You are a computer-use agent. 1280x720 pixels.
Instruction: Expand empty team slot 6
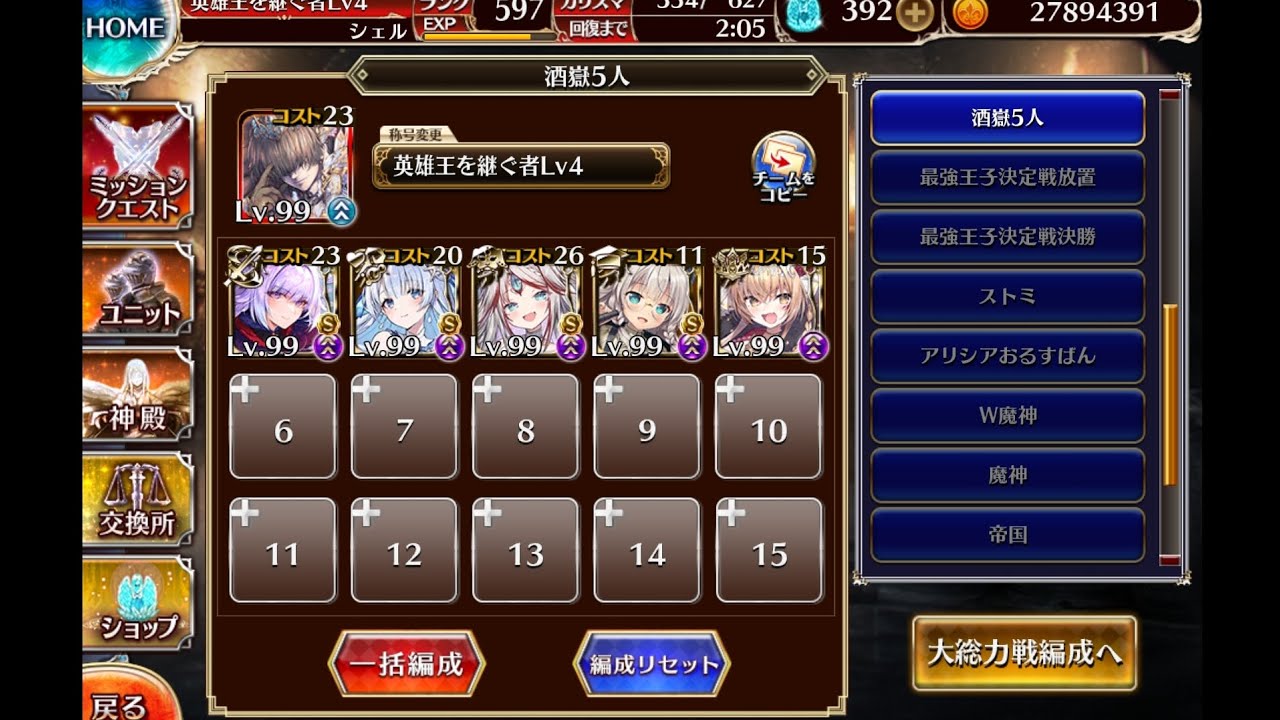pyautogui.click(x=283, y=427)
